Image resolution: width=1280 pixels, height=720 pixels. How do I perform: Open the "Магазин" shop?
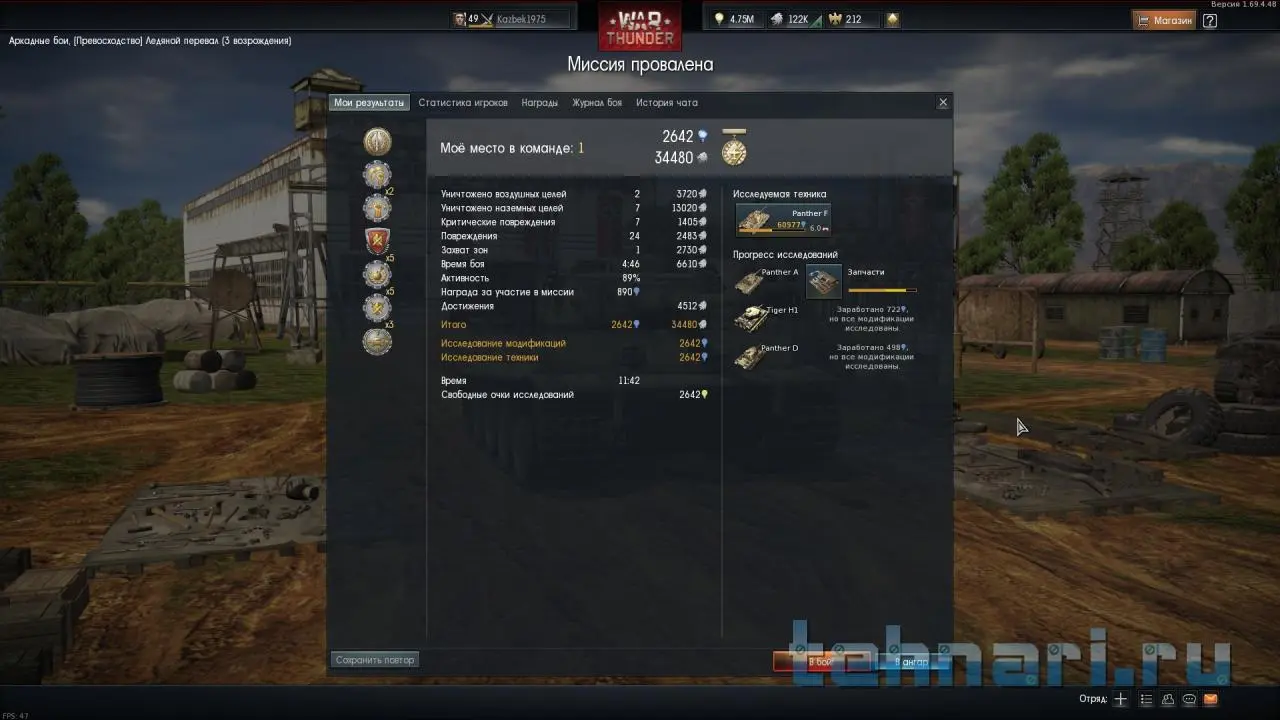pyautogui.click(x=1165, y=19)
